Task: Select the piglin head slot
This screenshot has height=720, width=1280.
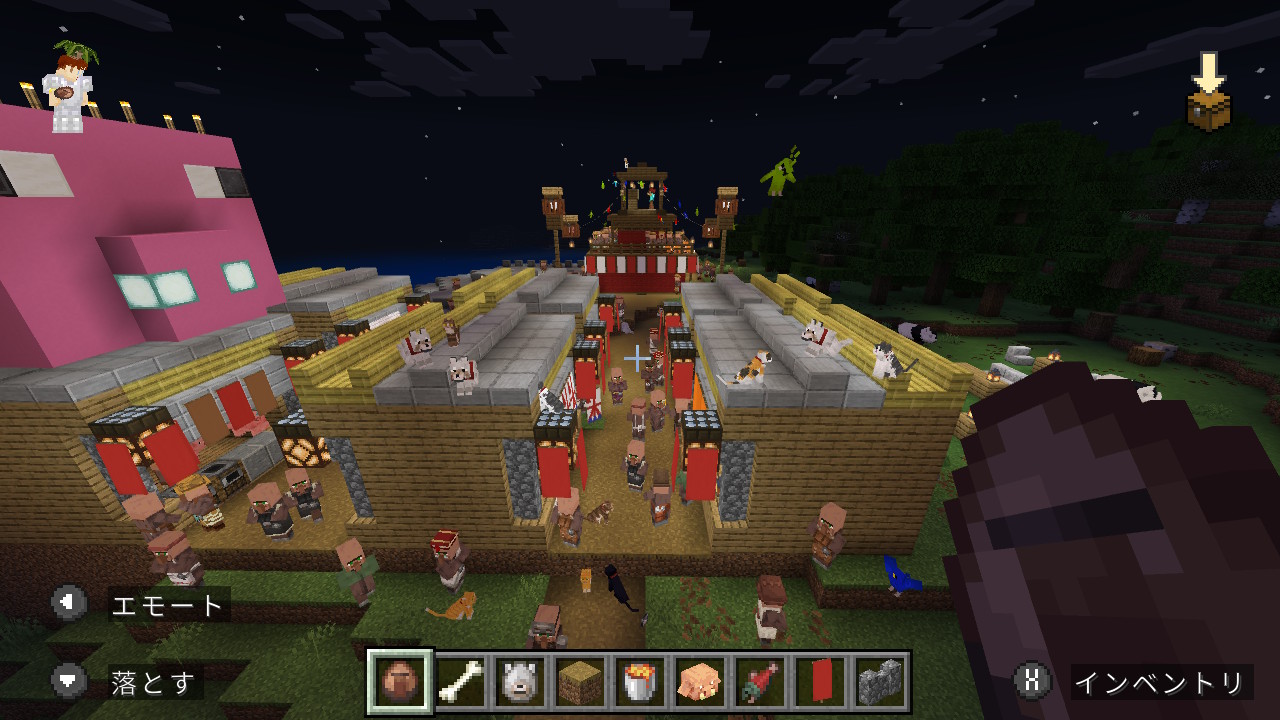Action: [700, 682]
